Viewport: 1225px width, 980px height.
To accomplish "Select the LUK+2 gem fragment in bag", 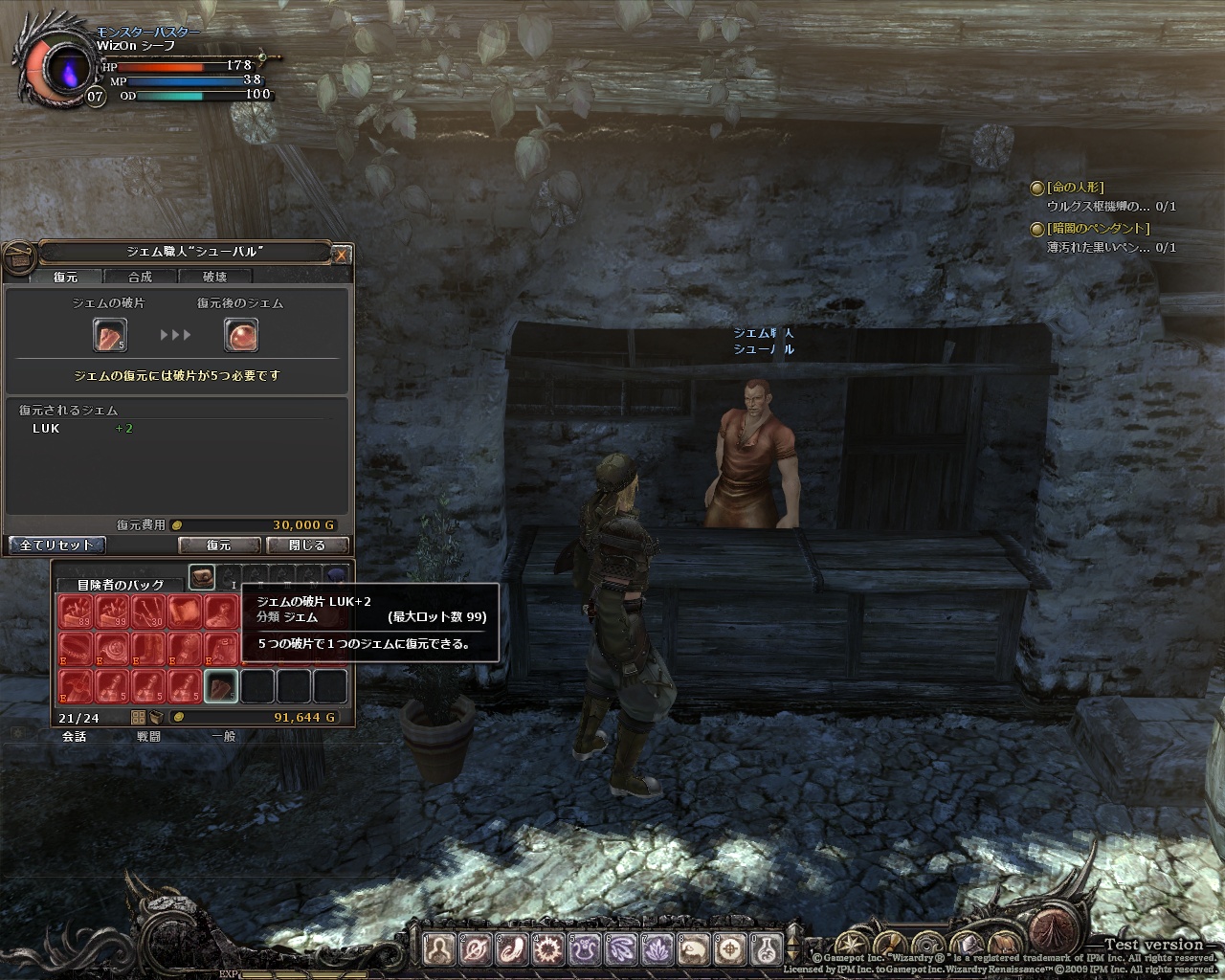I will click(220, 685).
